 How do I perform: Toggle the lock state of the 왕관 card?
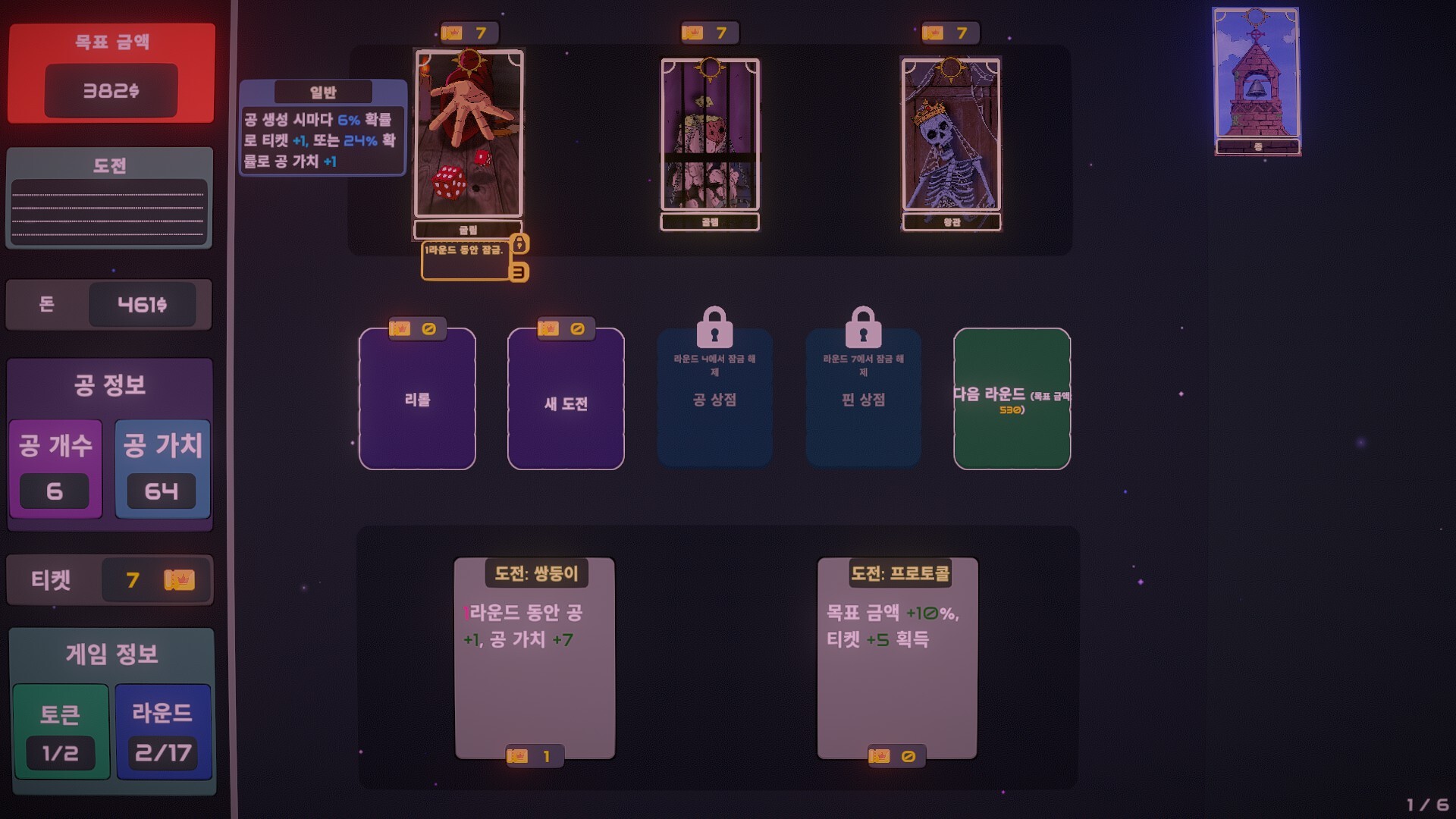(x=952, y=136)
